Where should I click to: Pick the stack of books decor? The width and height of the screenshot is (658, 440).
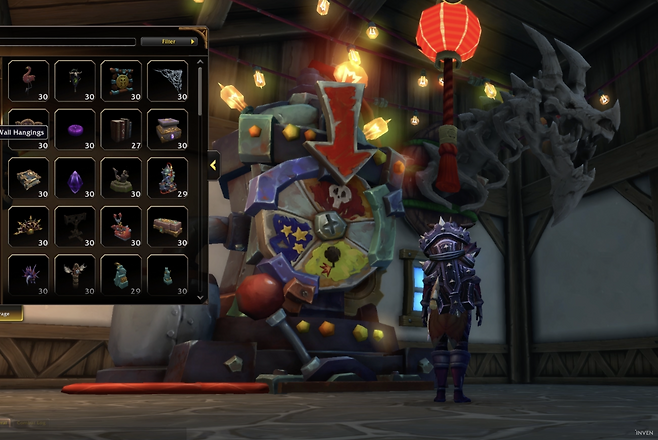(x=121, y=129)
